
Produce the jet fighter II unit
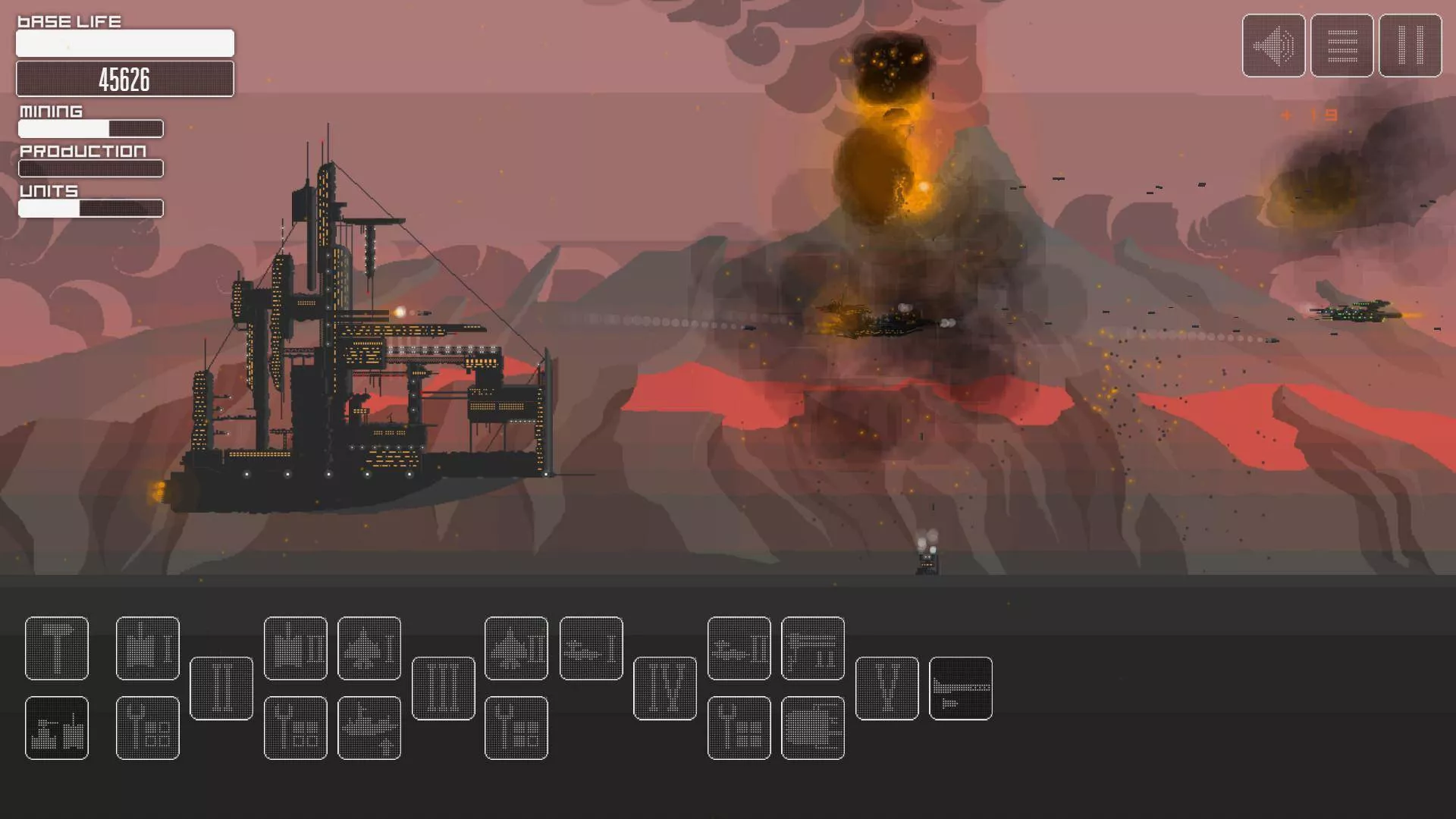point(516,648)
